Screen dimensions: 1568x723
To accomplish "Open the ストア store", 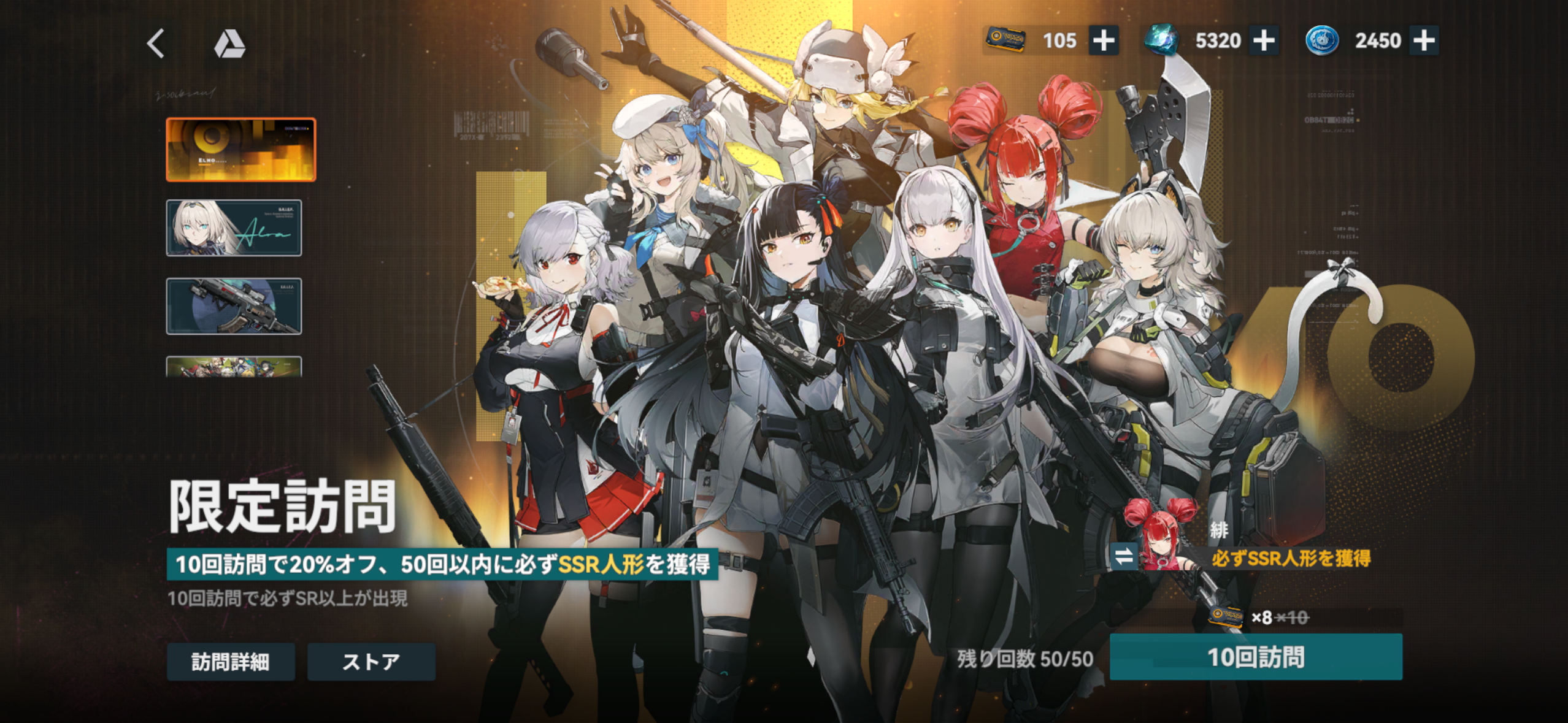I will tap(371, 662).
